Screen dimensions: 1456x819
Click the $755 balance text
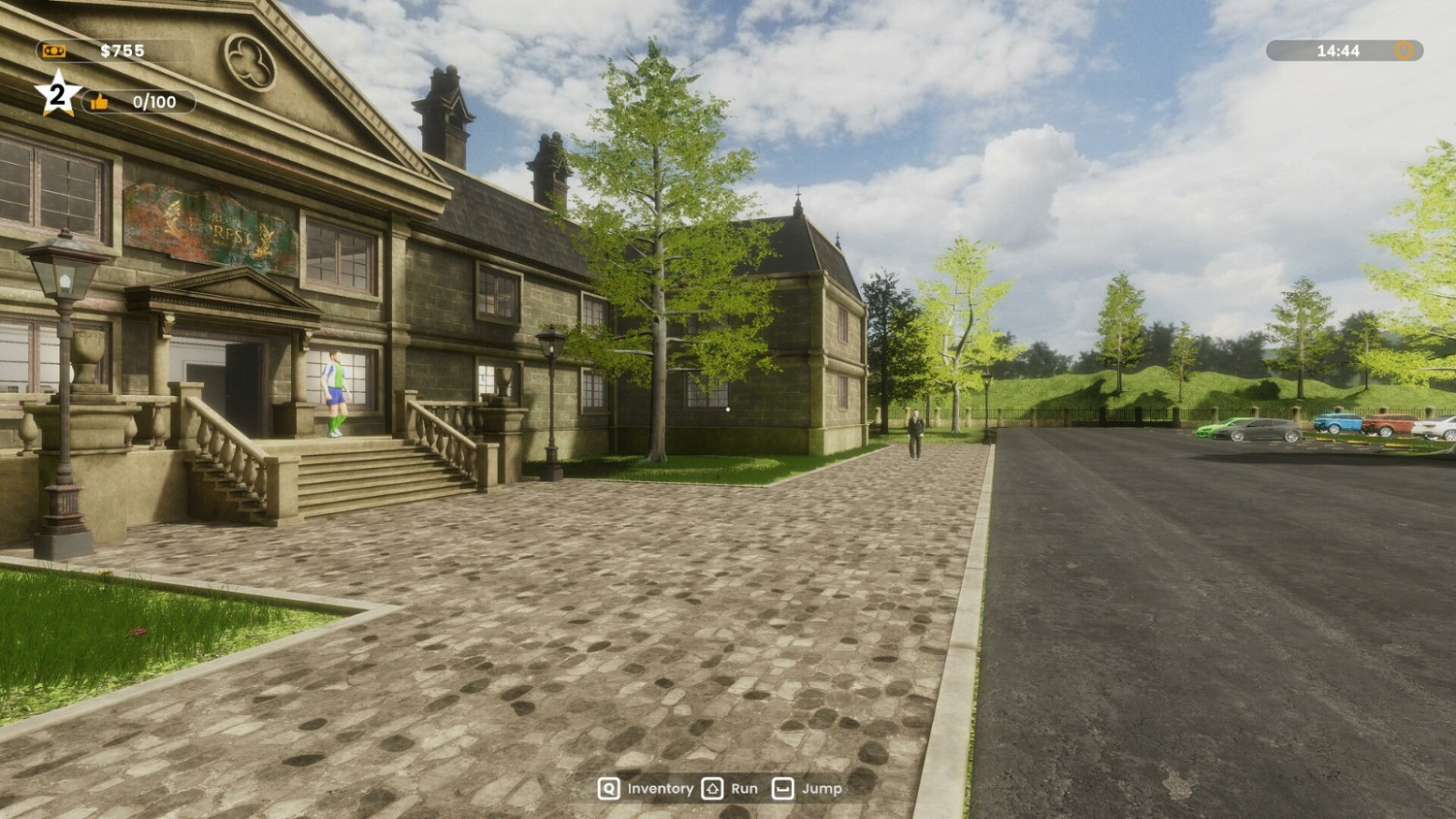pos(121,50)
